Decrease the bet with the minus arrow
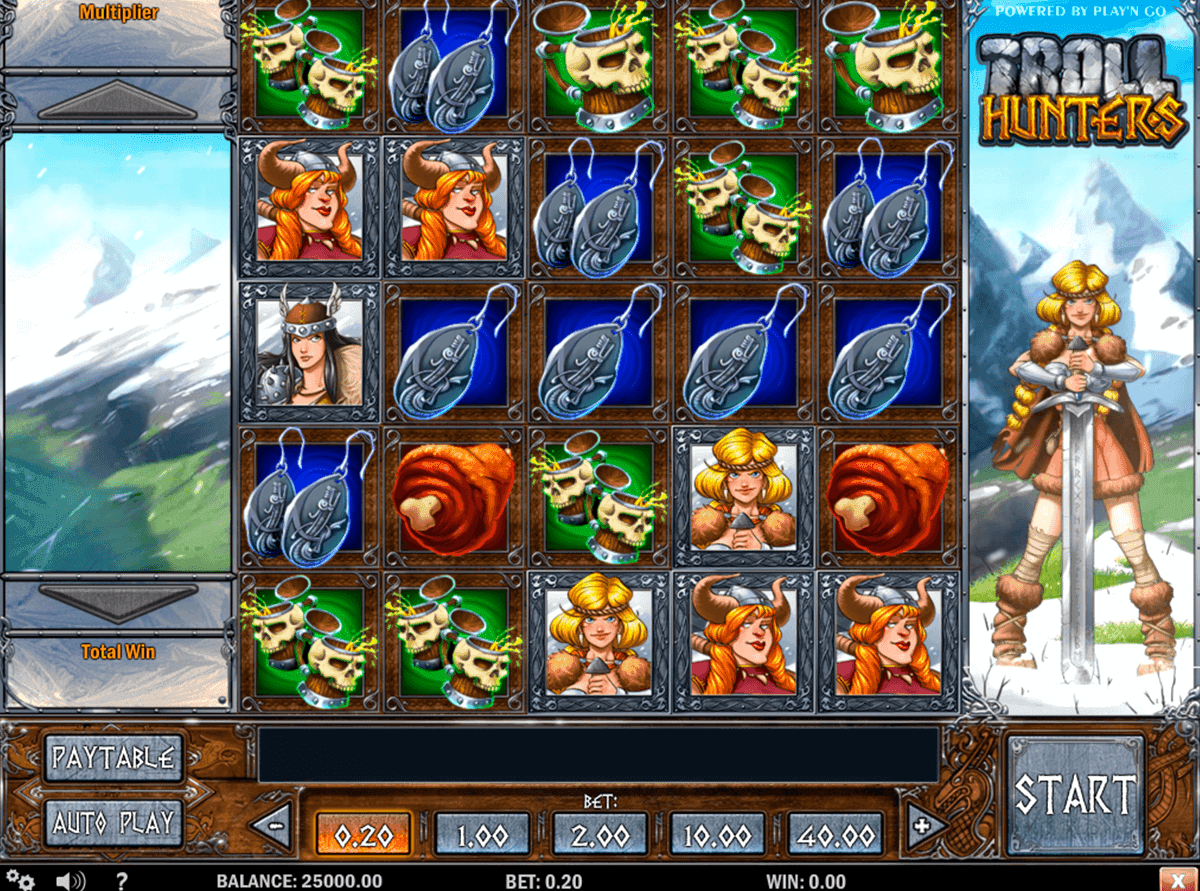 tap(271, 827)
